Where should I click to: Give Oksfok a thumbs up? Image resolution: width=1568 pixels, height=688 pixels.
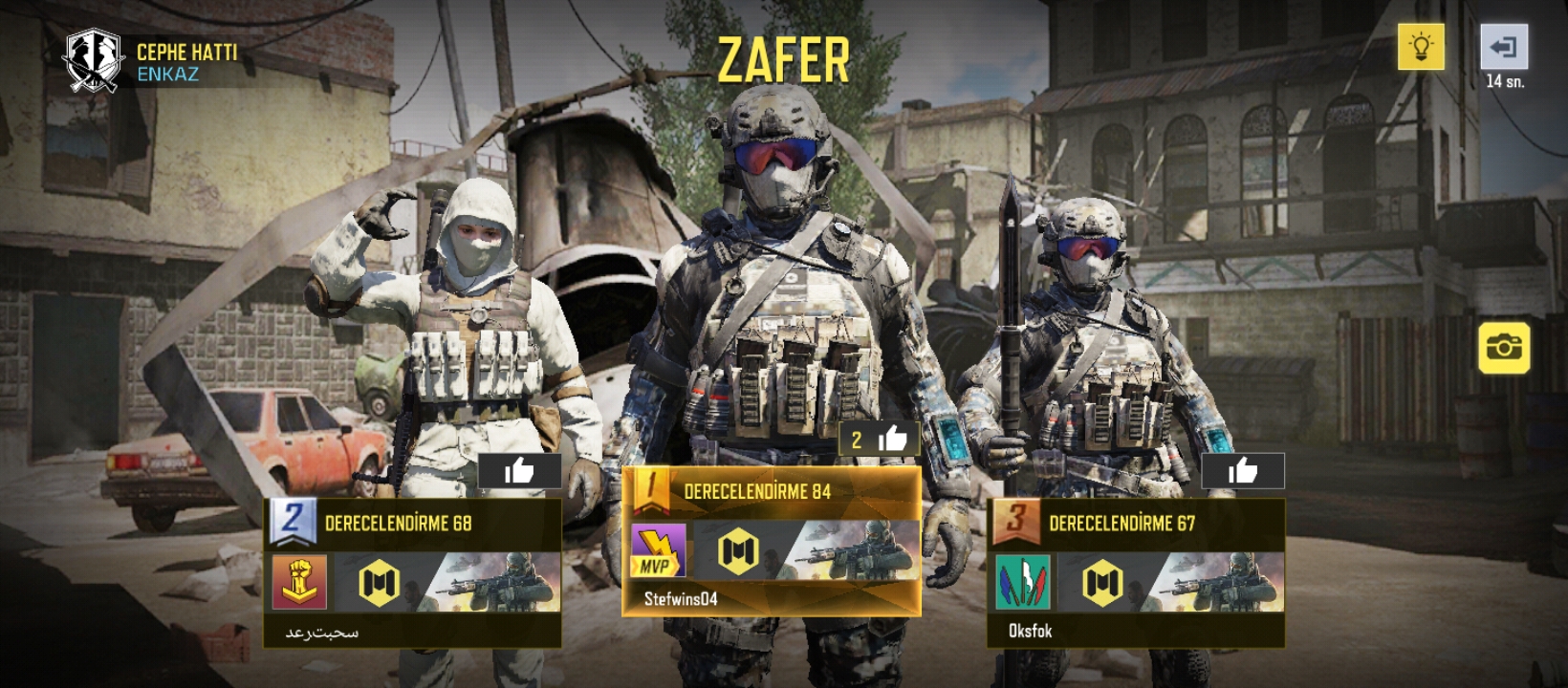1242,471
